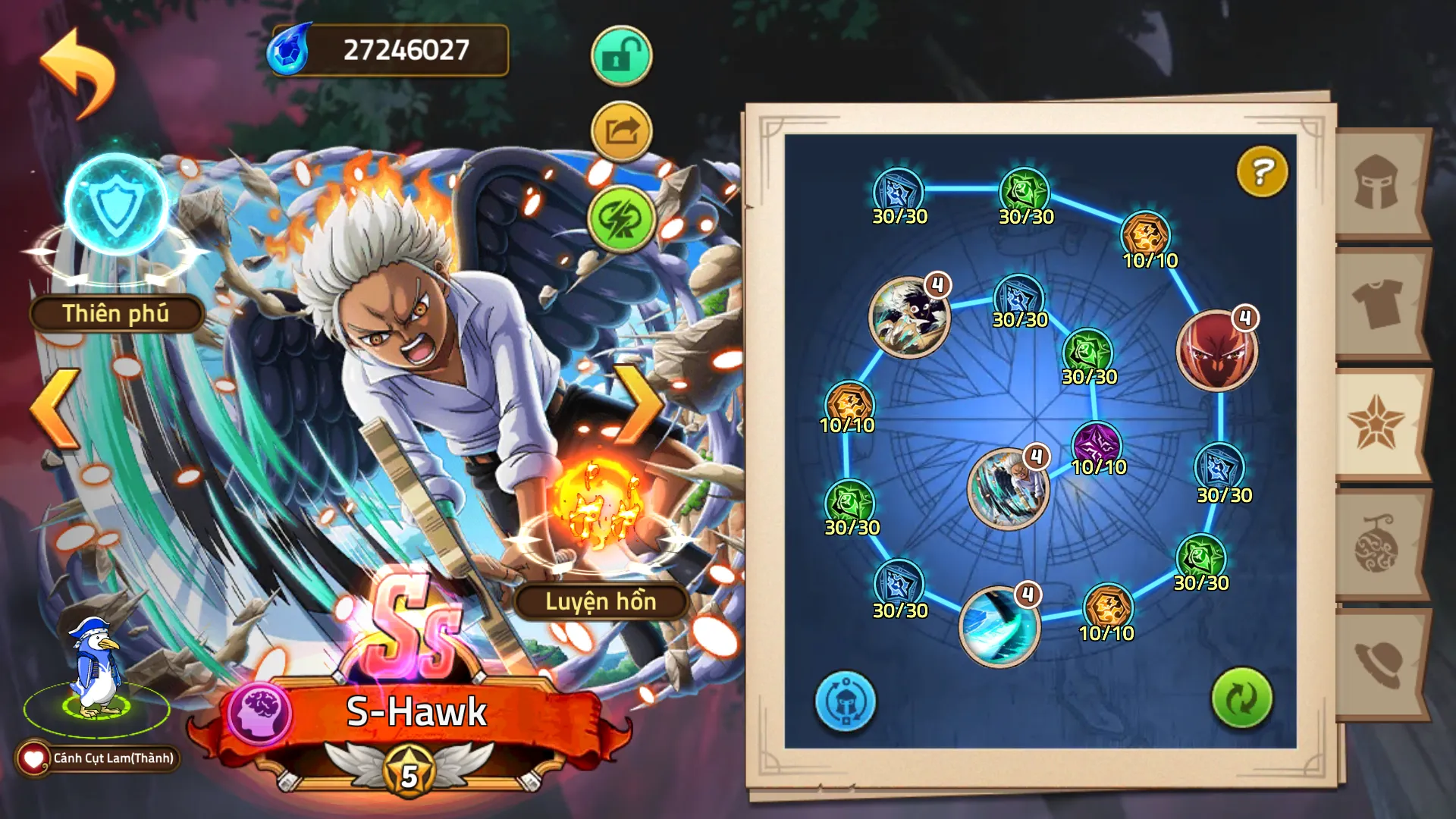Open the Luyện hồn soul training
1456x819 pixels.
pos(601,601)
